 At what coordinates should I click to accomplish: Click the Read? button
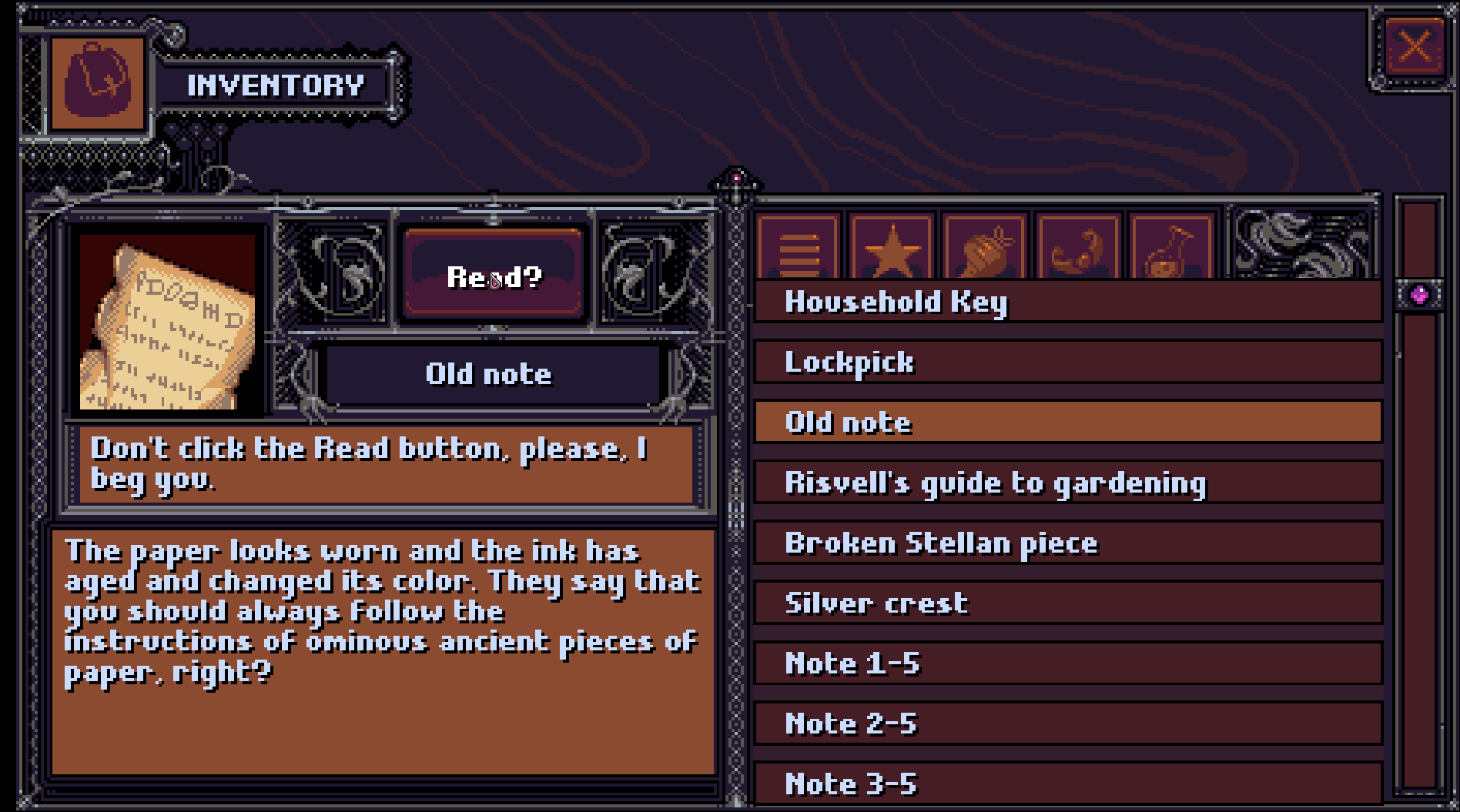point(494,276)
